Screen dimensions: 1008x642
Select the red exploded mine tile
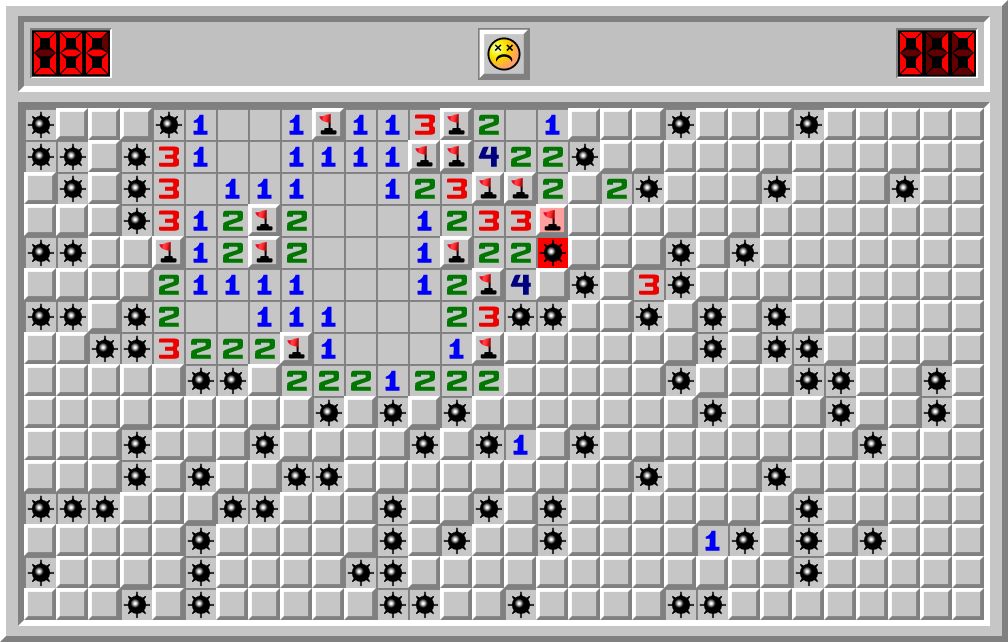pyautogui.click(x=552, y=253)
